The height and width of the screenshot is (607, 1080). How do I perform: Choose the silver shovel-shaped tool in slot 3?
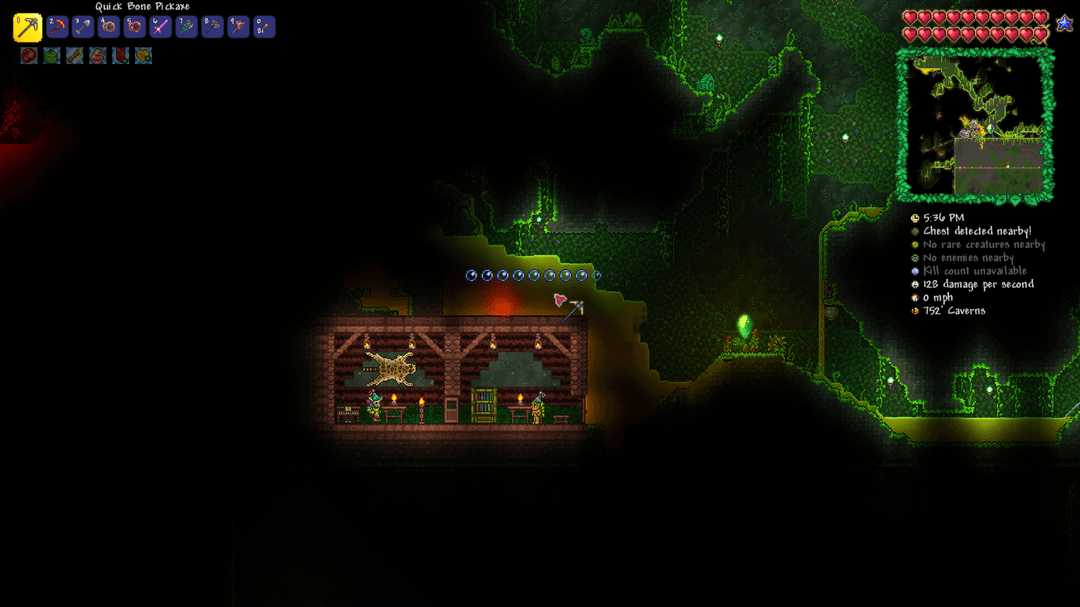pos(83,27)
